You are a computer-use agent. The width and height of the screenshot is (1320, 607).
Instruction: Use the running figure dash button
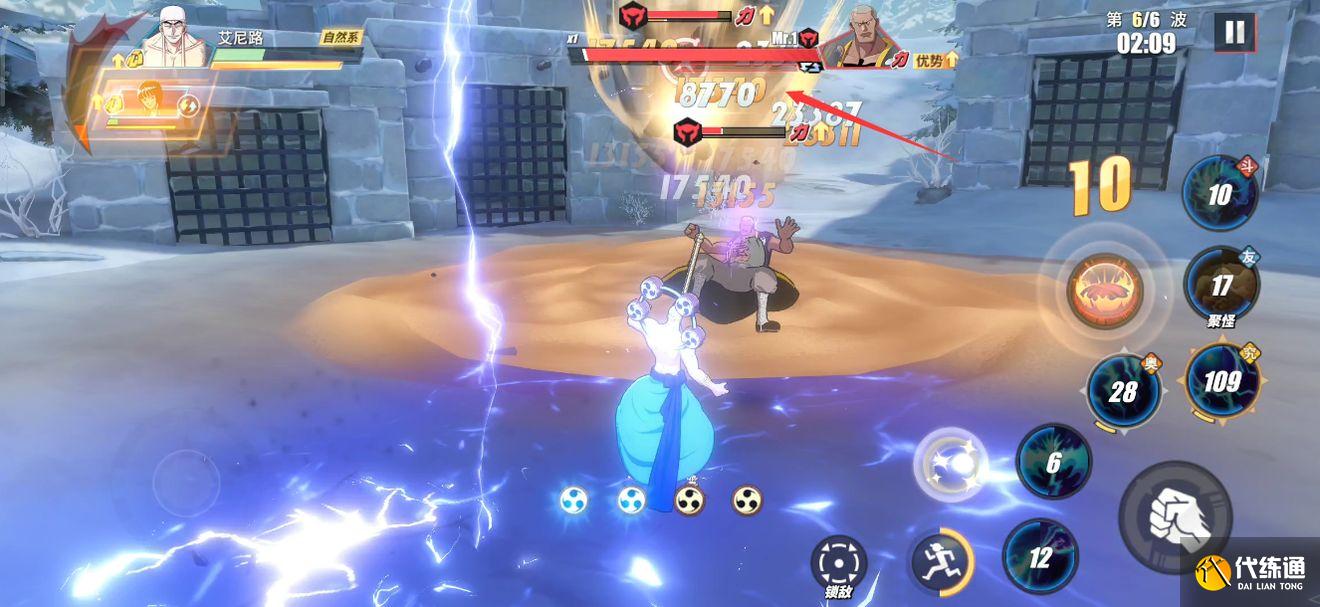pyautogui.click(x=940, y=559)
